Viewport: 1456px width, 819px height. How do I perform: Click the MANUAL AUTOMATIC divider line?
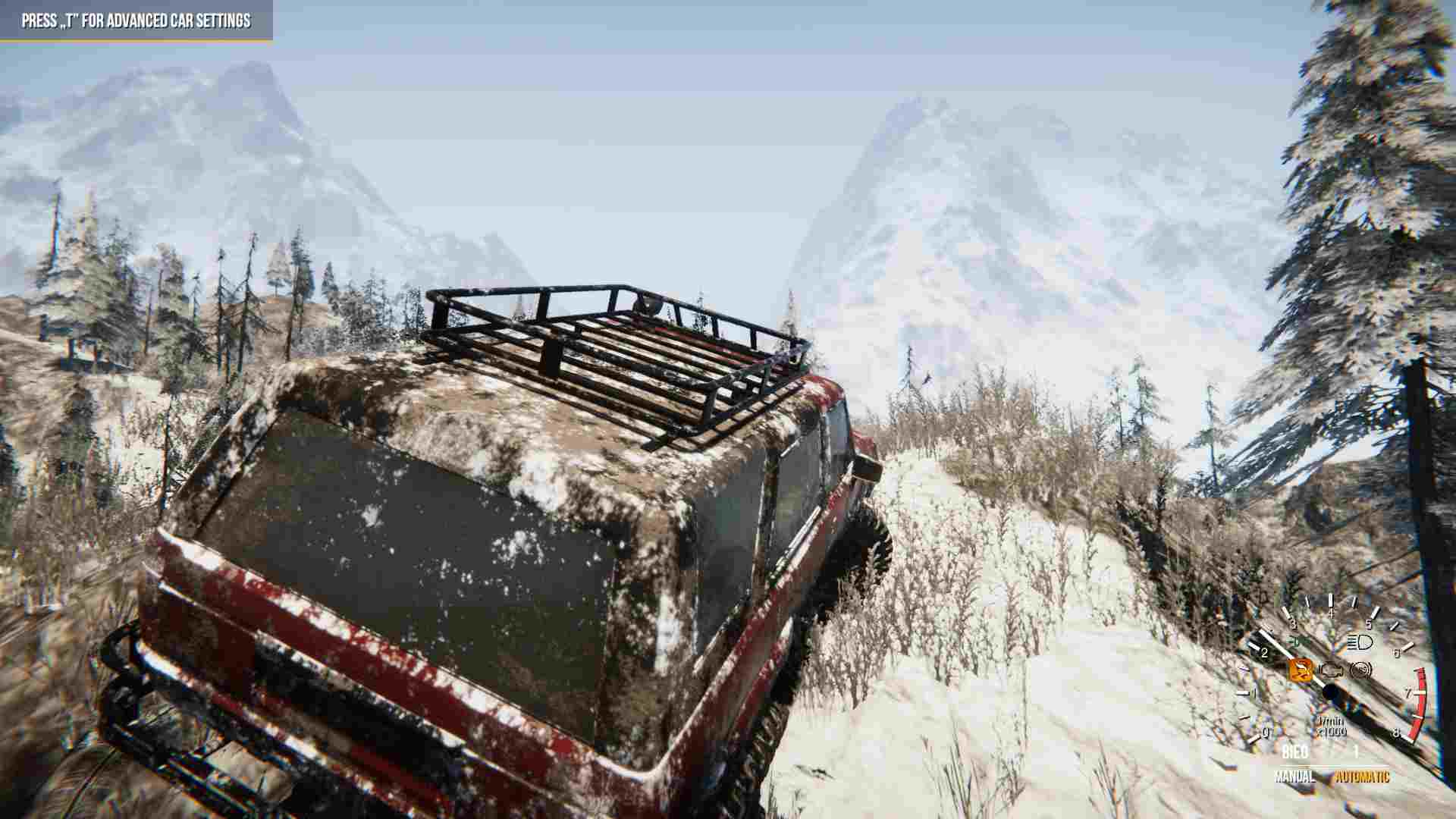pyautogui.click(x=1333, y=766)
